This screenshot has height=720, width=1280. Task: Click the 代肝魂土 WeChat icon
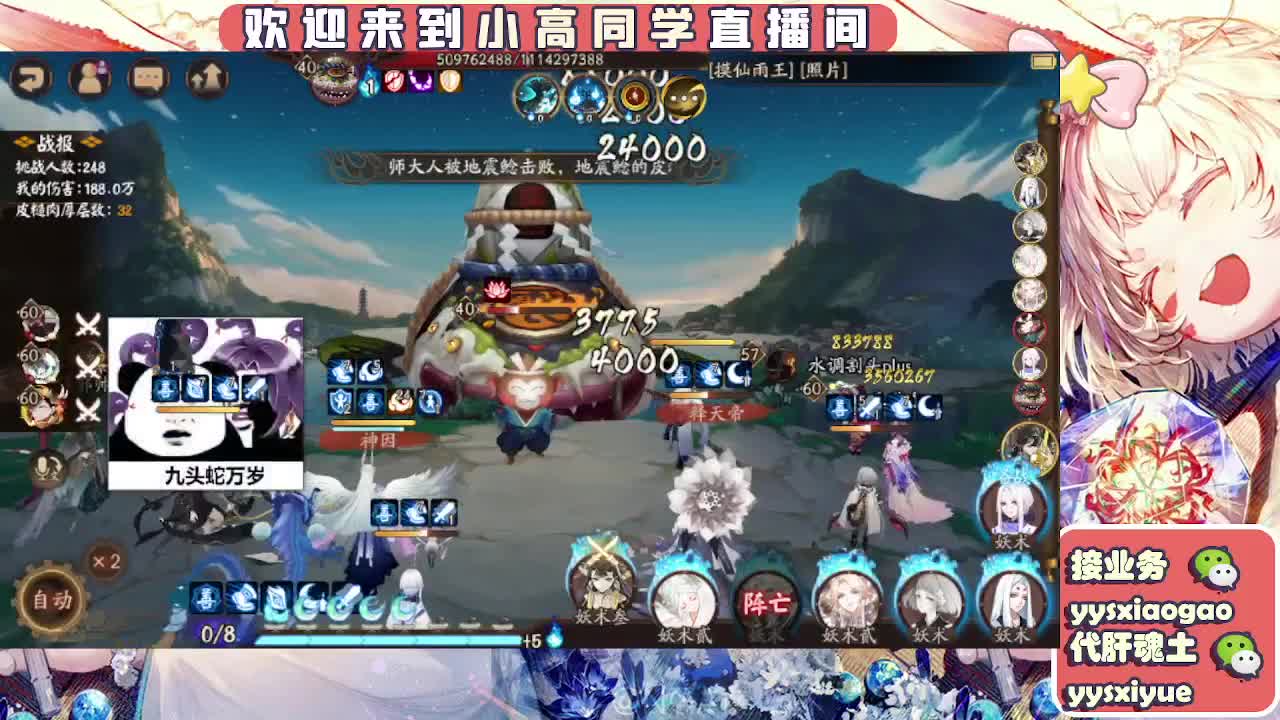1237,655
